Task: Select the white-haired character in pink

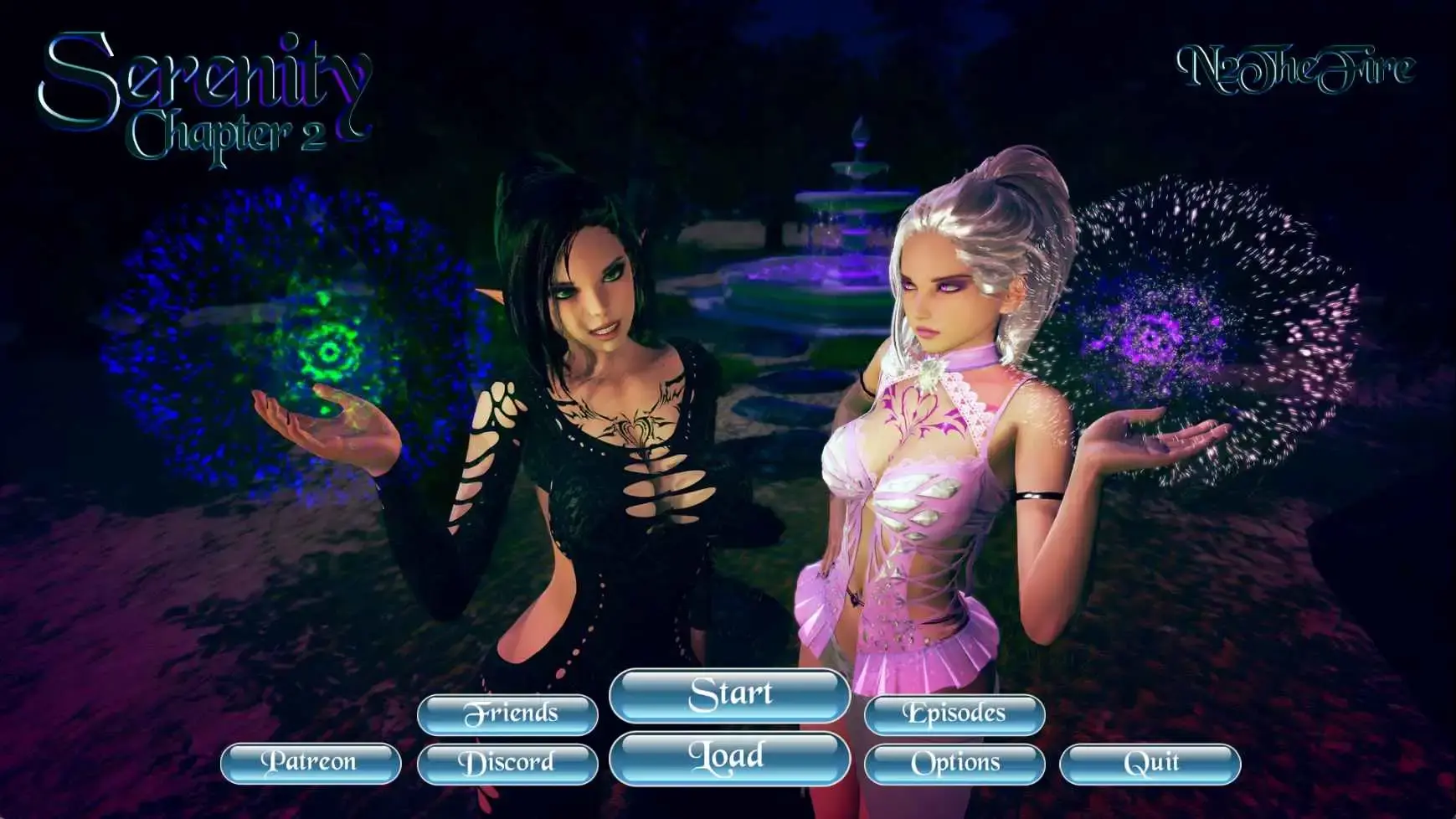Action: tap(938, 318)
